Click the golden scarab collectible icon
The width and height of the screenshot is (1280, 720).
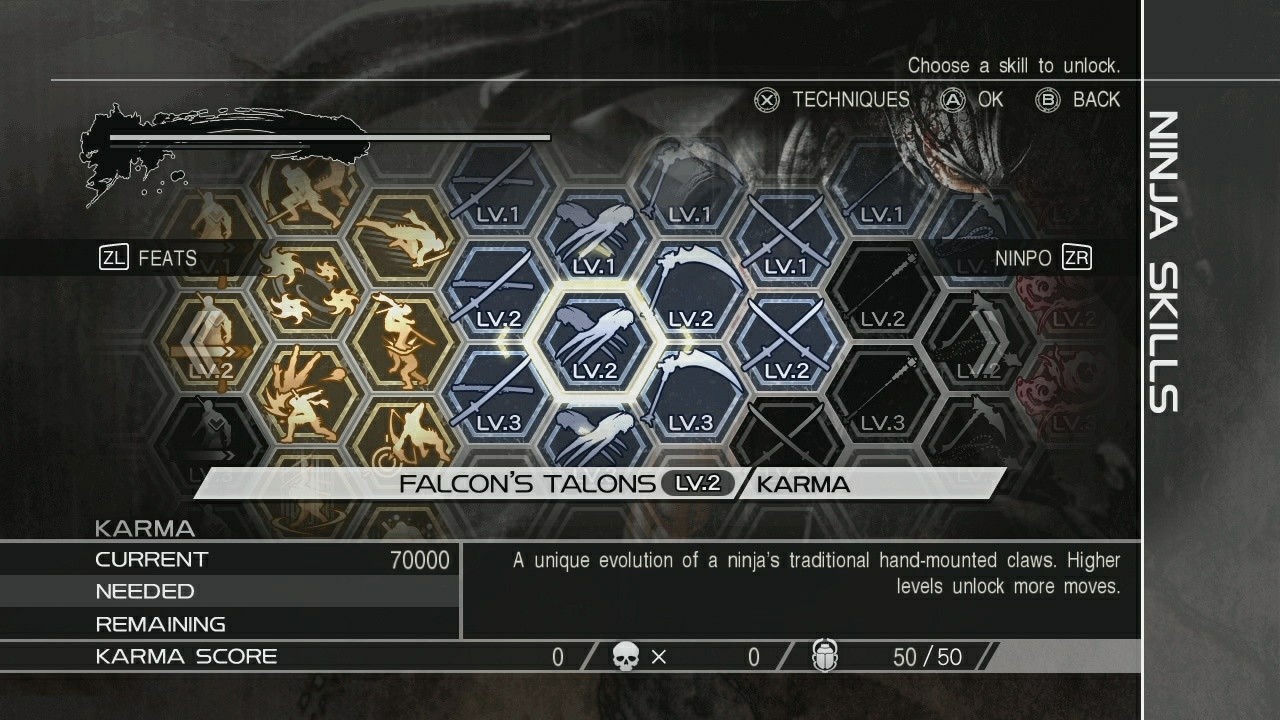823,657
